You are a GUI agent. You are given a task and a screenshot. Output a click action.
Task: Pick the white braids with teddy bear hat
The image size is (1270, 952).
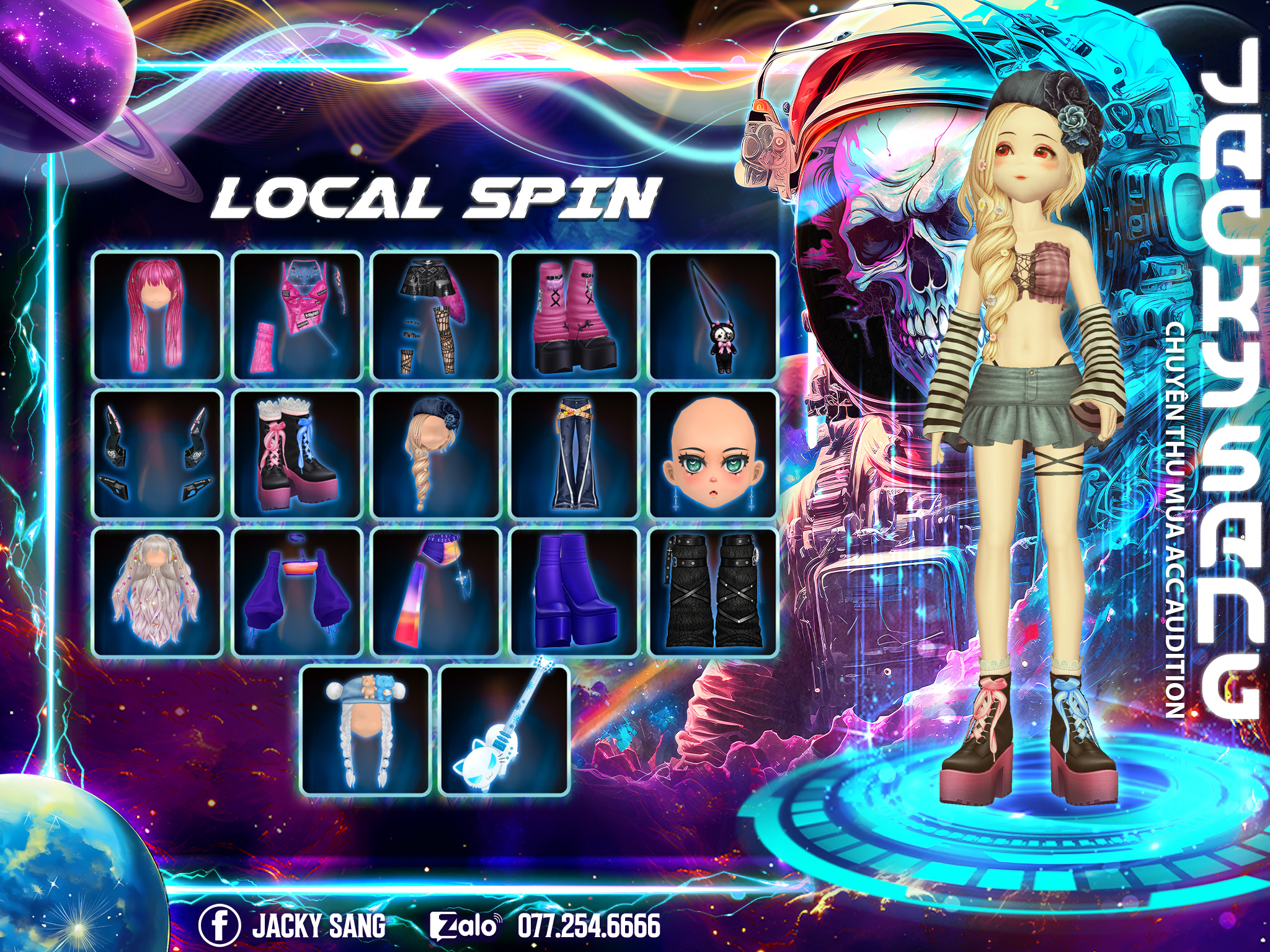[x=366, y=731]
